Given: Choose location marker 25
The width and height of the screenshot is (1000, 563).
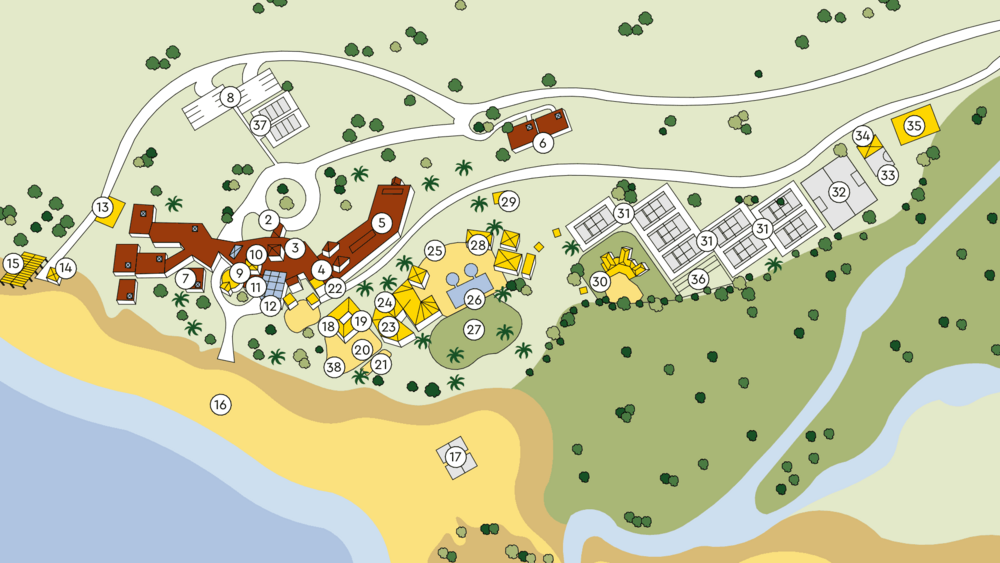Looking at the screenshot, I should pyautogui.click(x=434, y=250).
